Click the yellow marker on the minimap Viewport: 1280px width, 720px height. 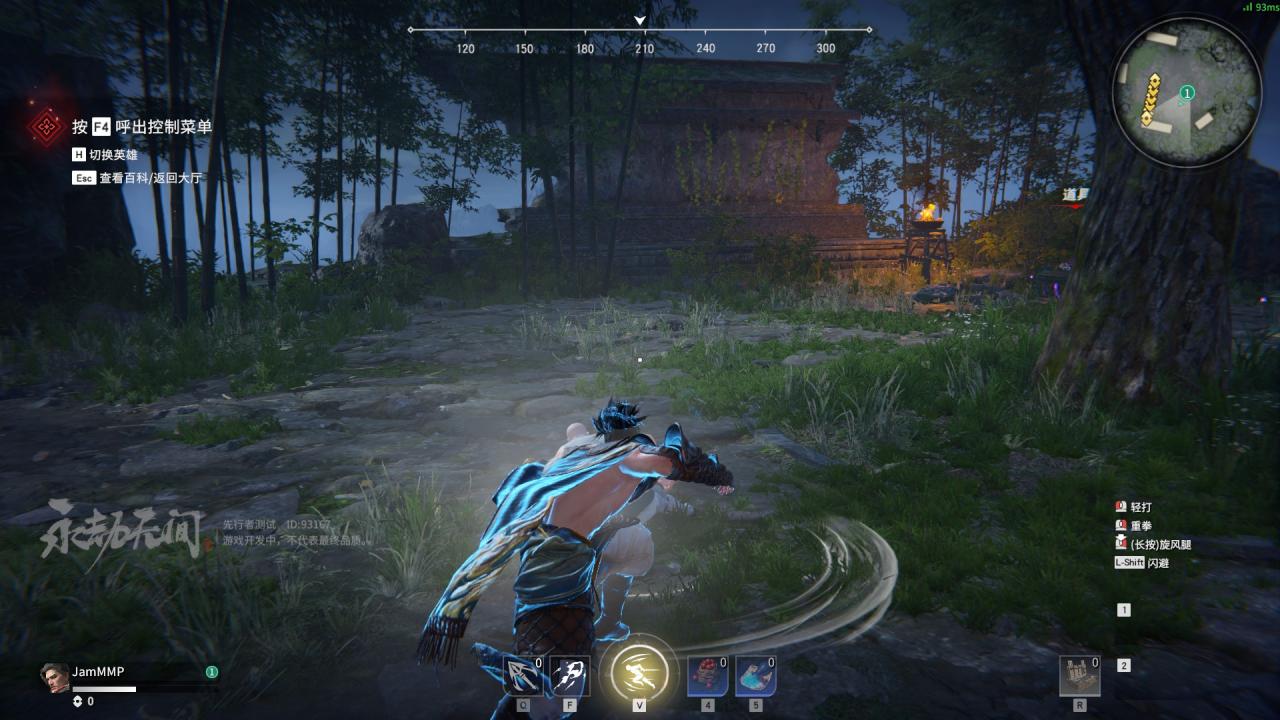click(x=1152, y=101)
